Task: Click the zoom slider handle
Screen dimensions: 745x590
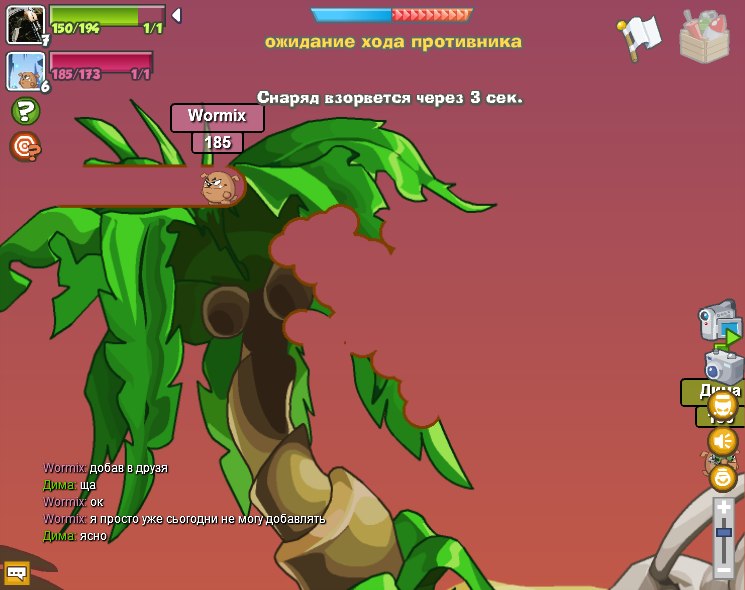Action: point(723,534)
